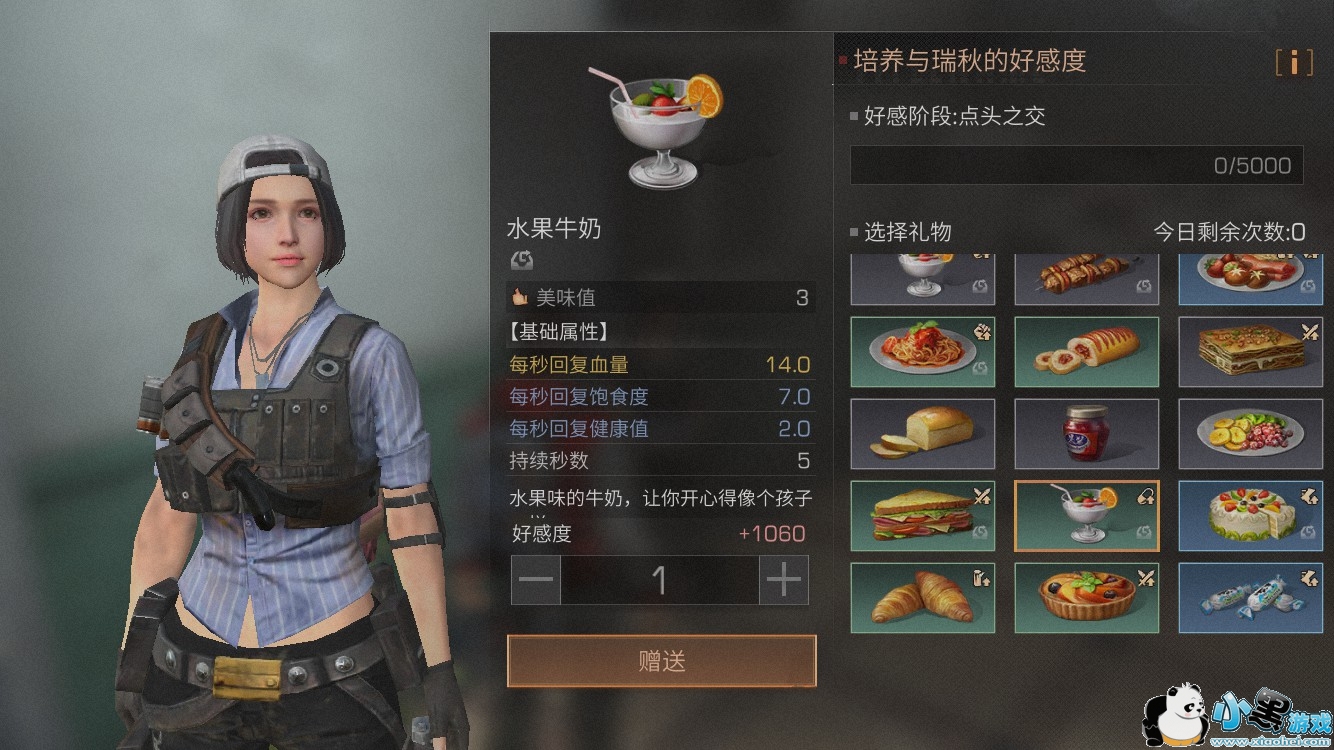Select the grilled kebab skewers gift
1334x750 pixels.
coord(1086,278)
